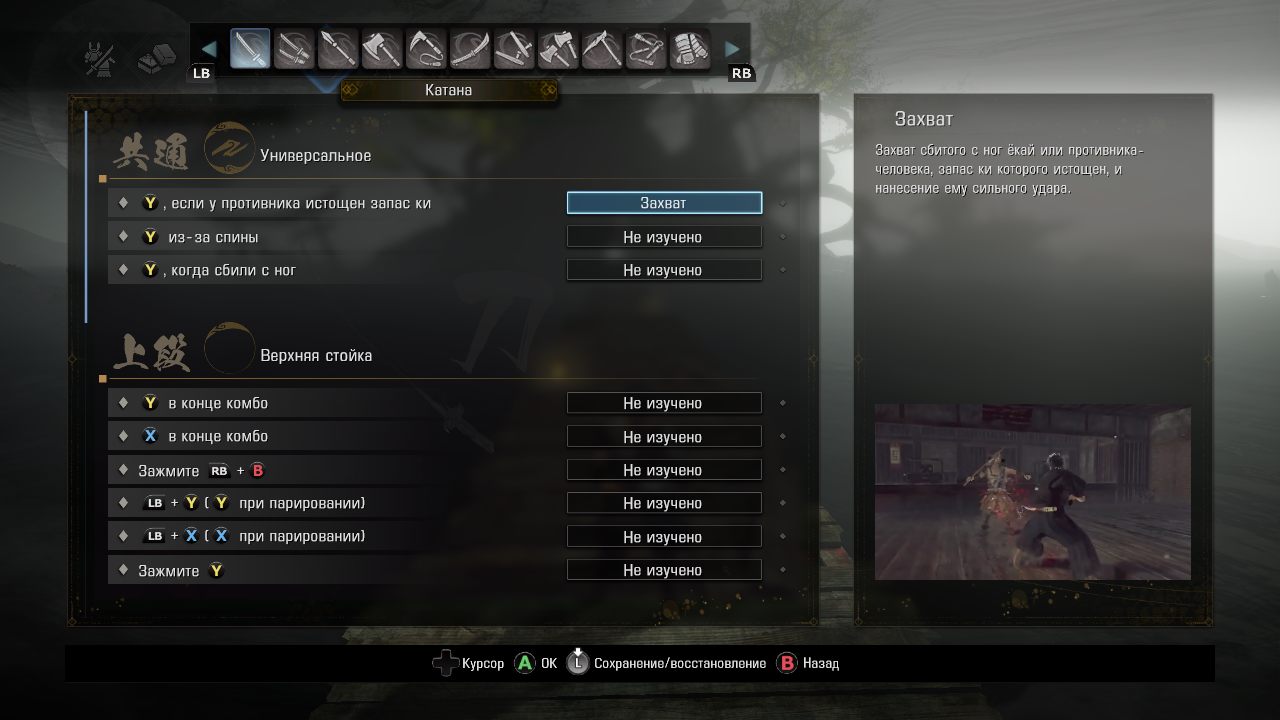1280x720 pixels.
Task: Select the Захват skill slot
Action: pos(664,203)
